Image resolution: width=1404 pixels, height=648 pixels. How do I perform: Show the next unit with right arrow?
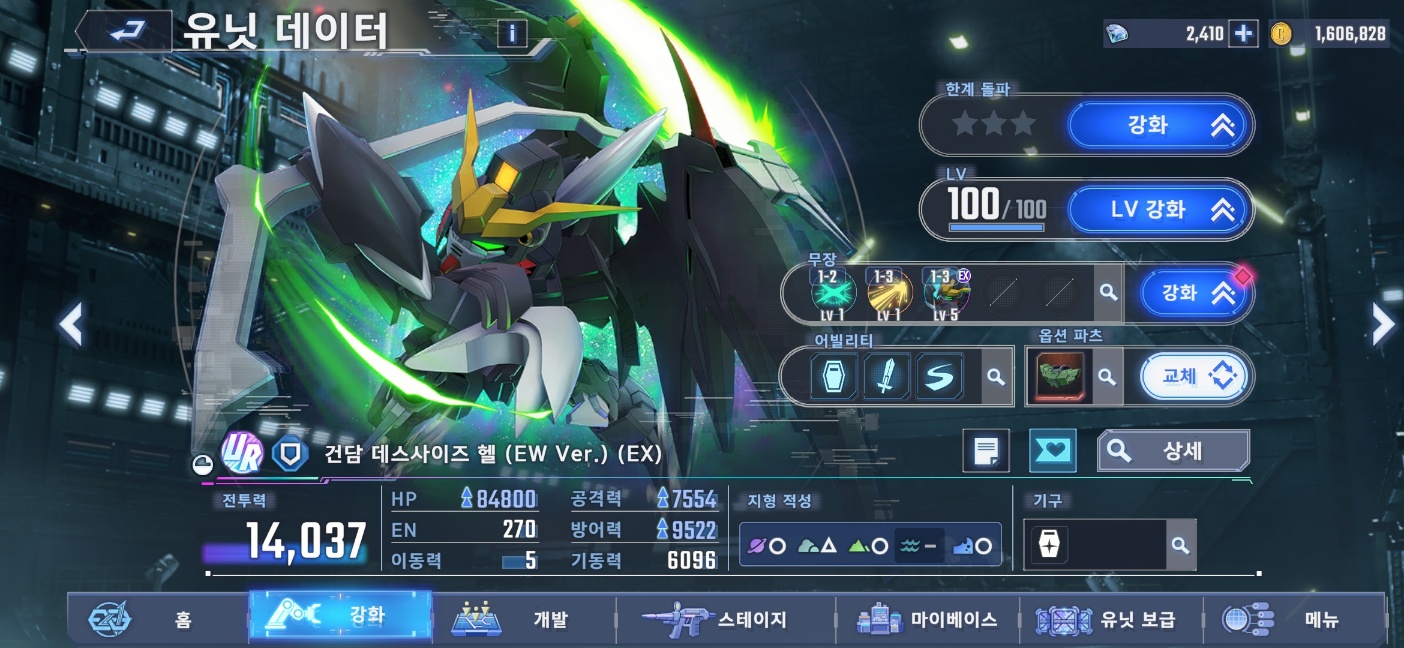[1382, 324]
